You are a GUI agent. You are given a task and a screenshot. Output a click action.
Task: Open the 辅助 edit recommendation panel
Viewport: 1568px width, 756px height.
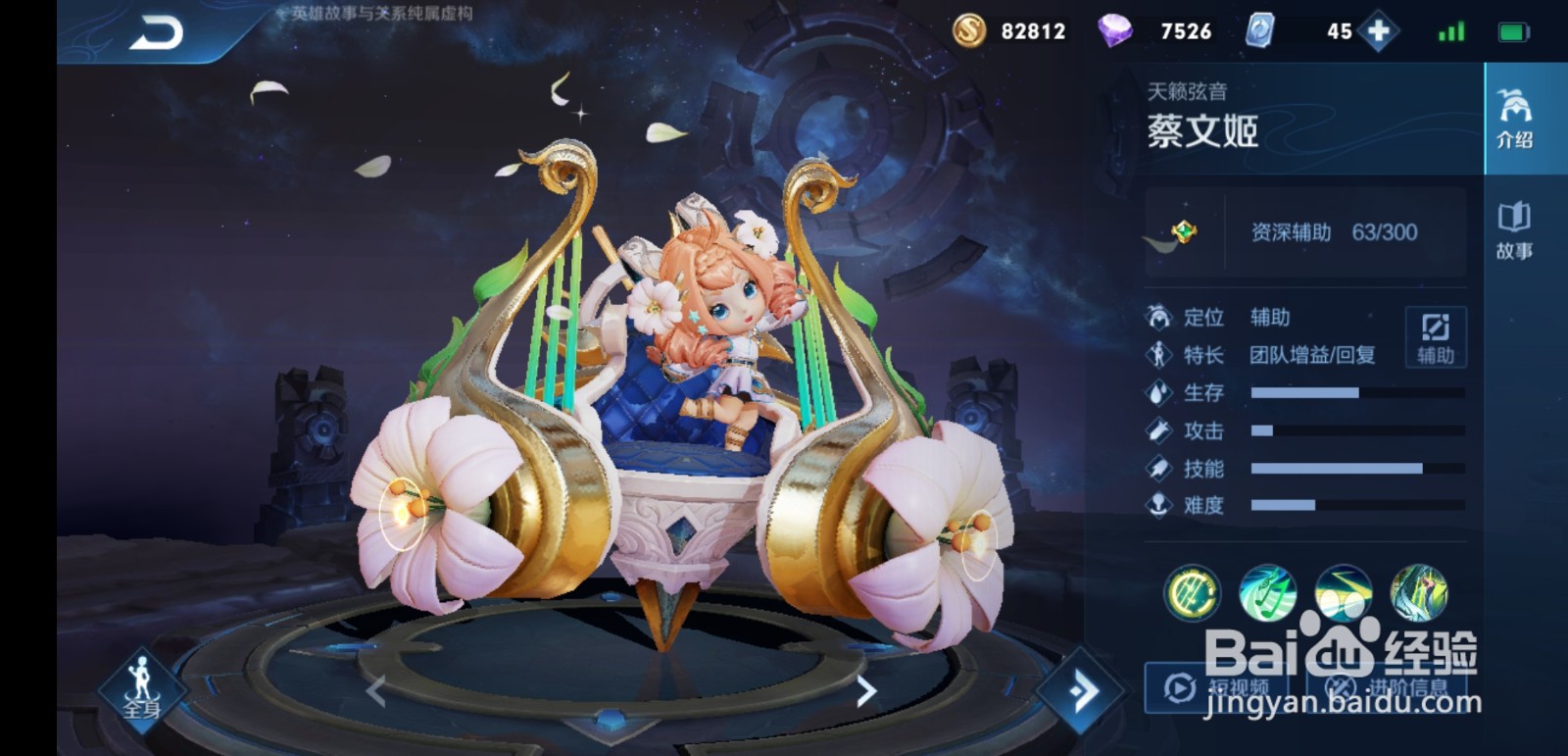click(1435, 337)
